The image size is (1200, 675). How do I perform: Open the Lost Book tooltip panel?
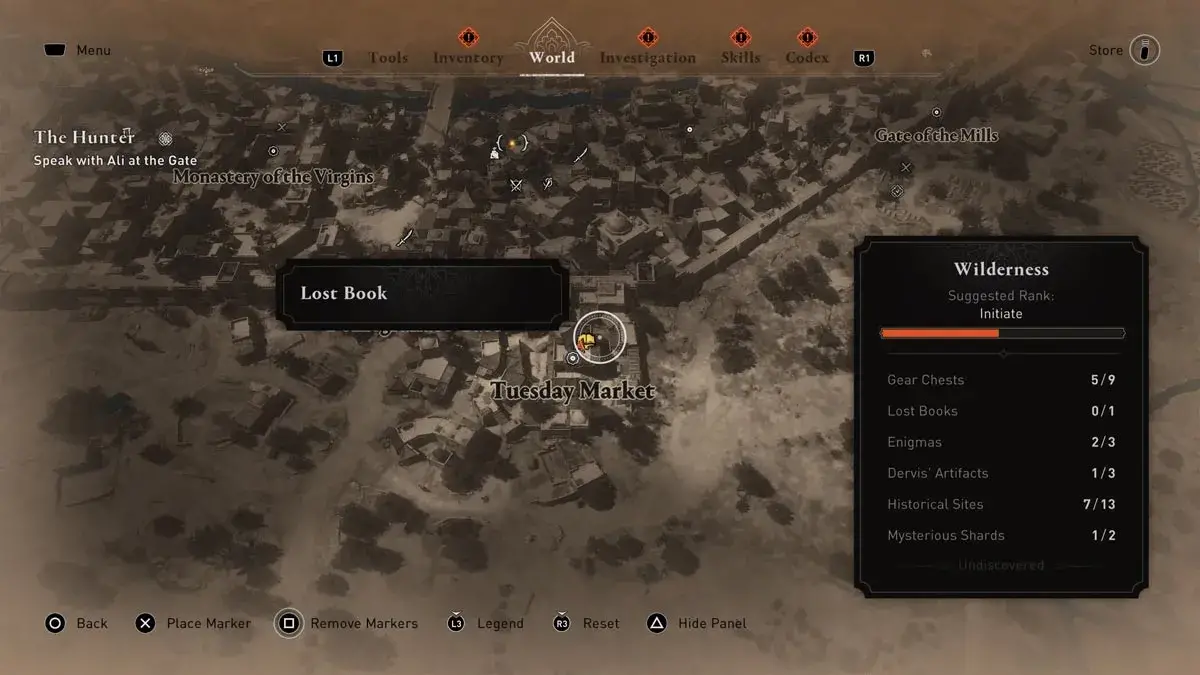423,294
